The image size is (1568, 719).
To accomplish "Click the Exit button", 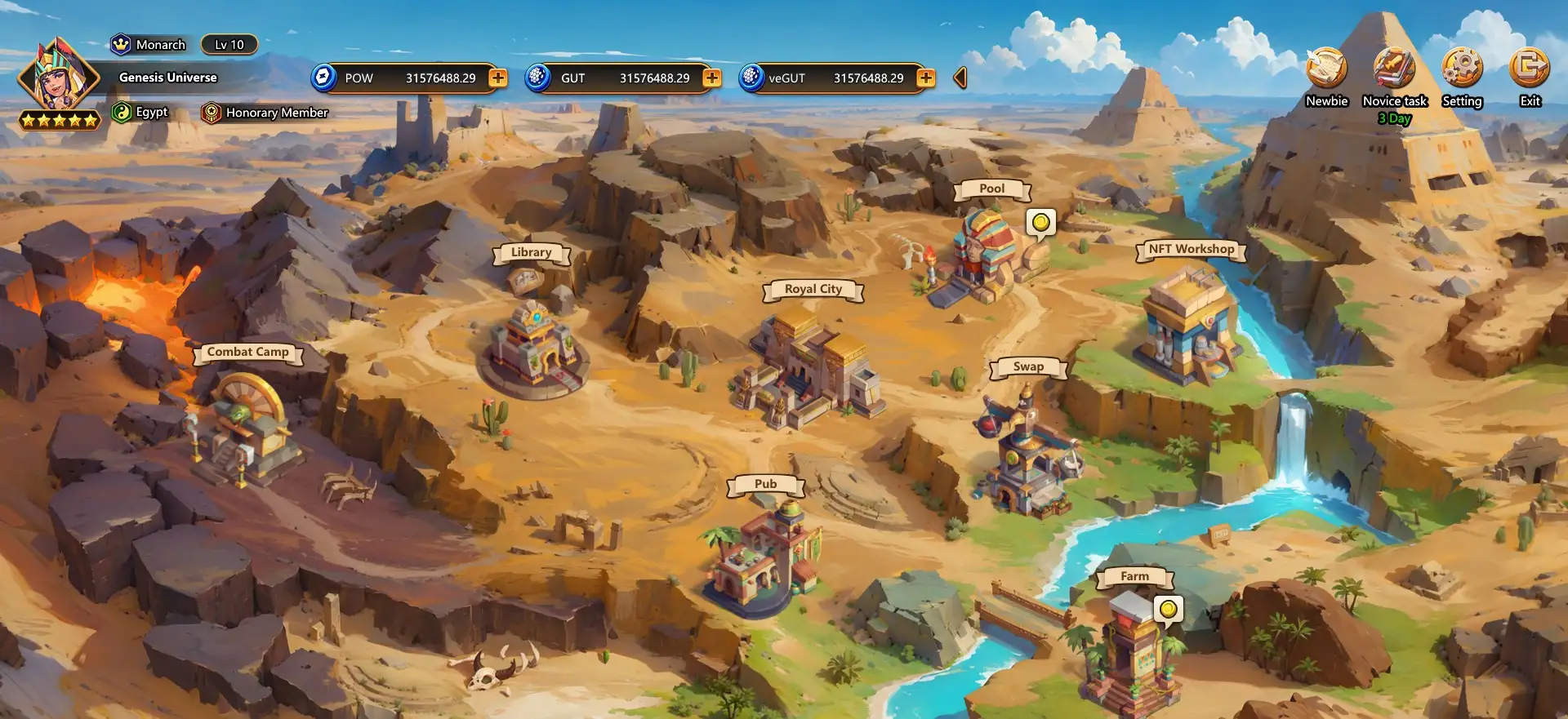I will click(1530, 69).
